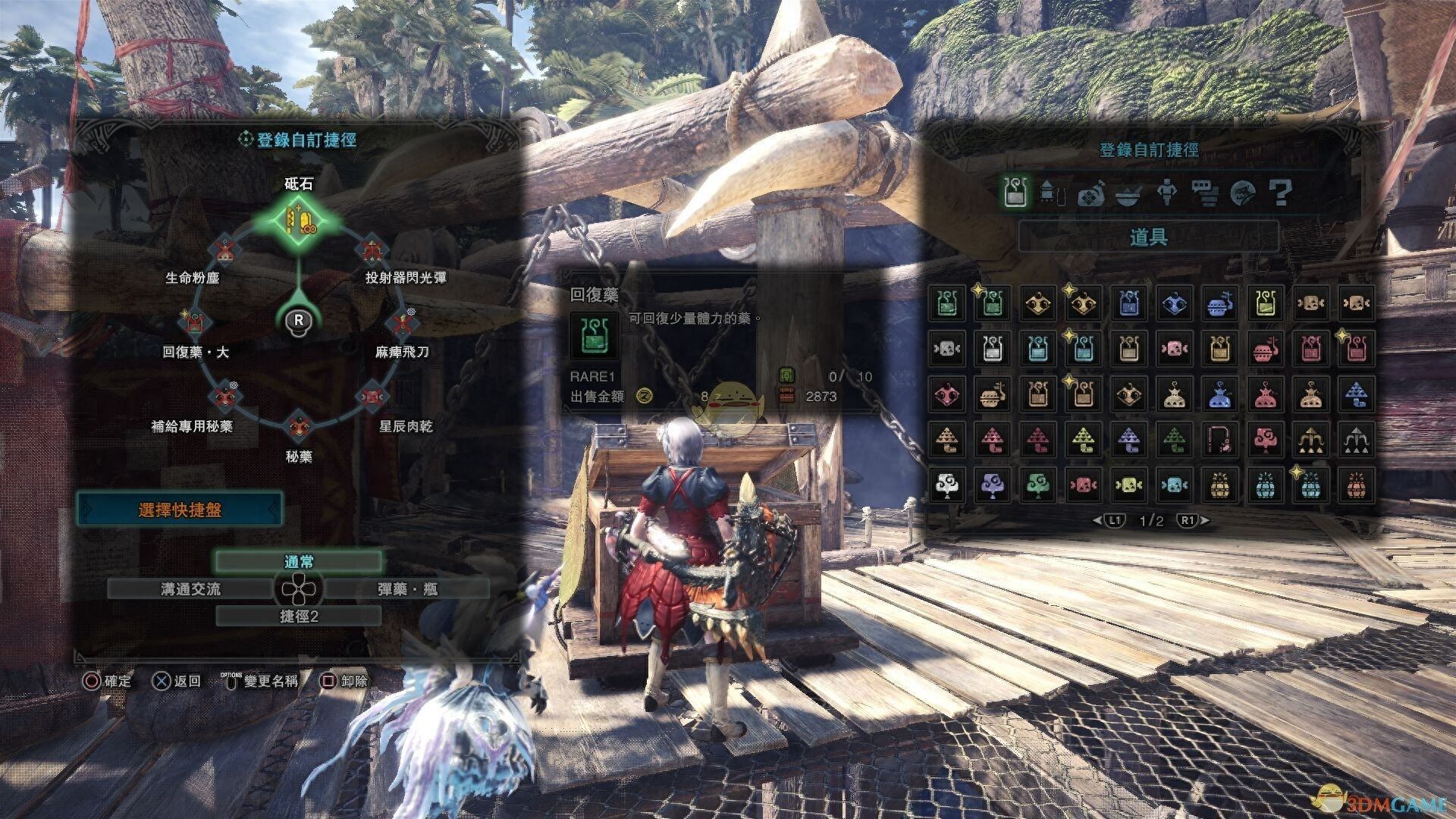Pick the 回復藥・大 radial slot
Image resolution: width=1456 pixels, height=819 pixels.
[195, 324]
